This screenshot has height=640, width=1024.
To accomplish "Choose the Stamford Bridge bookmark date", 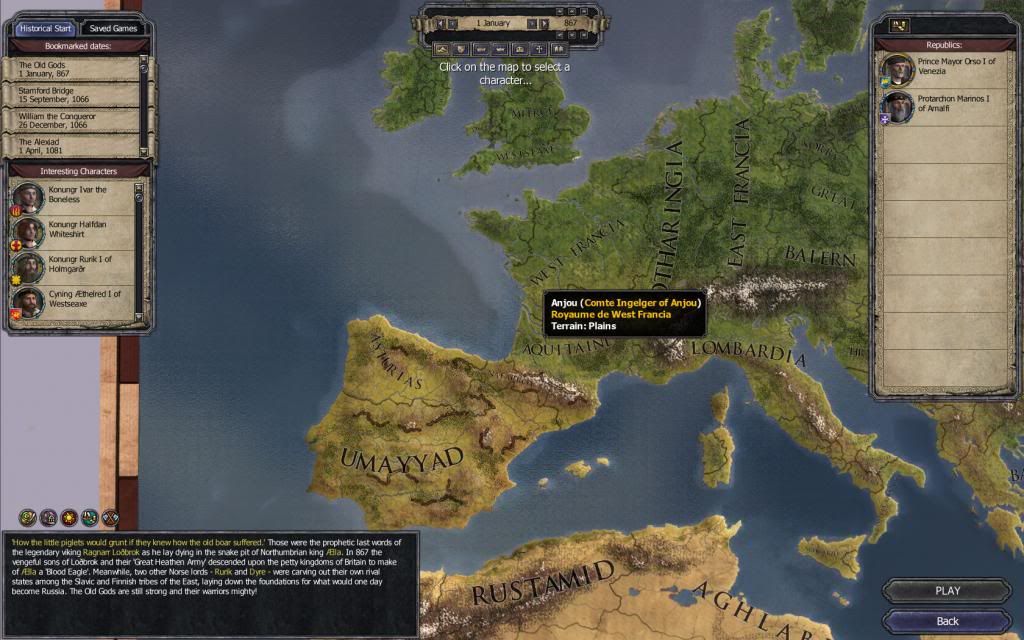I will tap(76, 94).
